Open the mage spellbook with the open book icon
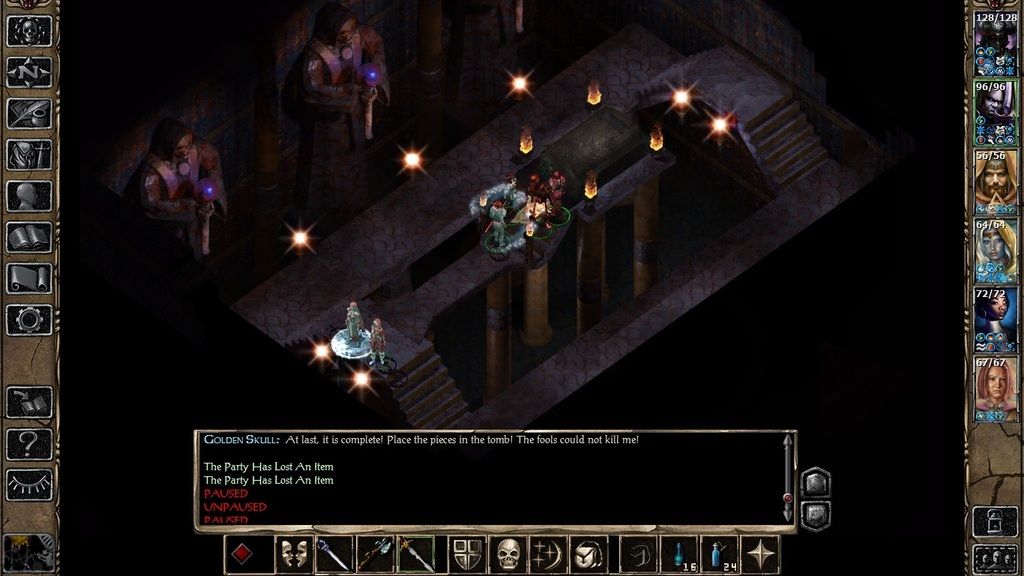 [x=29, y=237]
